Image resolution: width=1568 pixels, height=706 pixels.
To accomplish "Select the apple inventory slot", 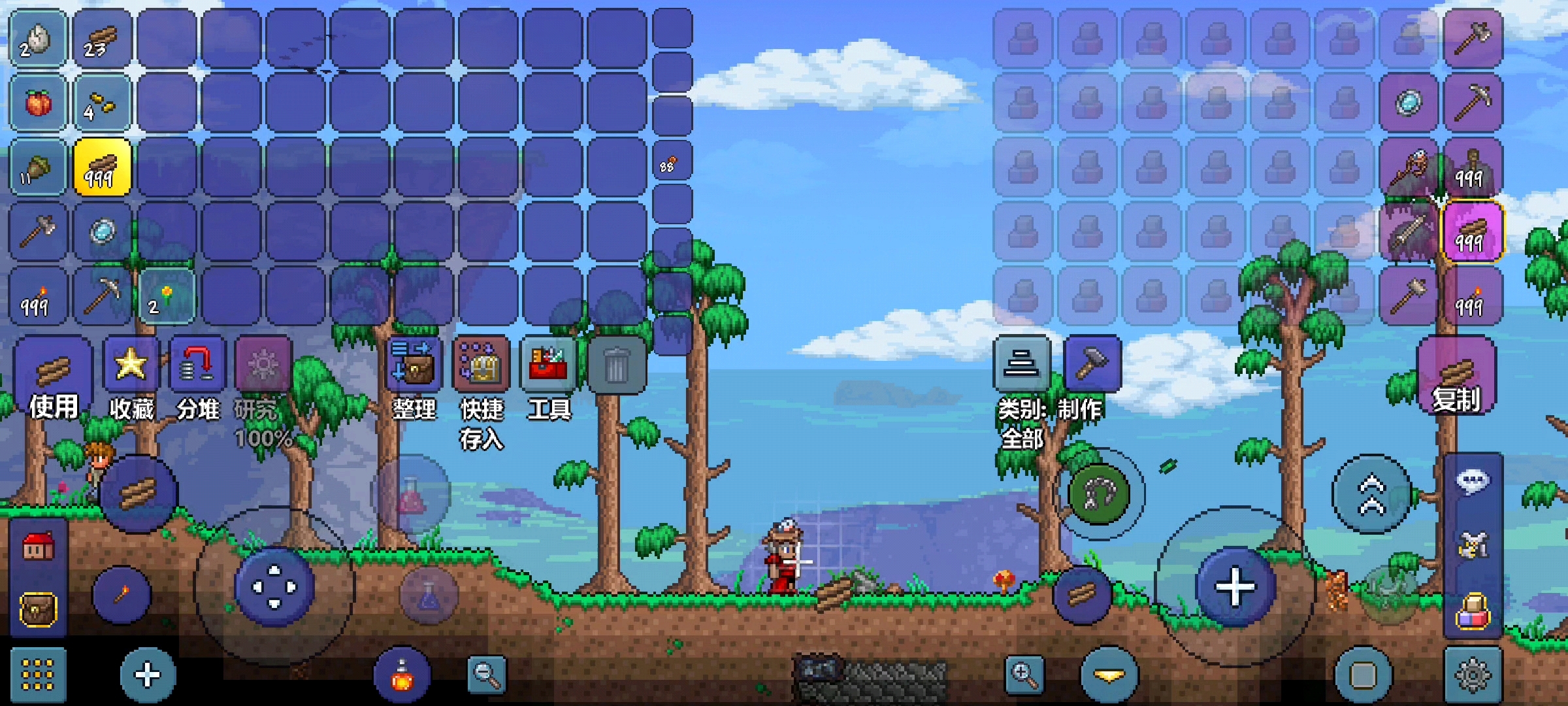I will (38, 103).
